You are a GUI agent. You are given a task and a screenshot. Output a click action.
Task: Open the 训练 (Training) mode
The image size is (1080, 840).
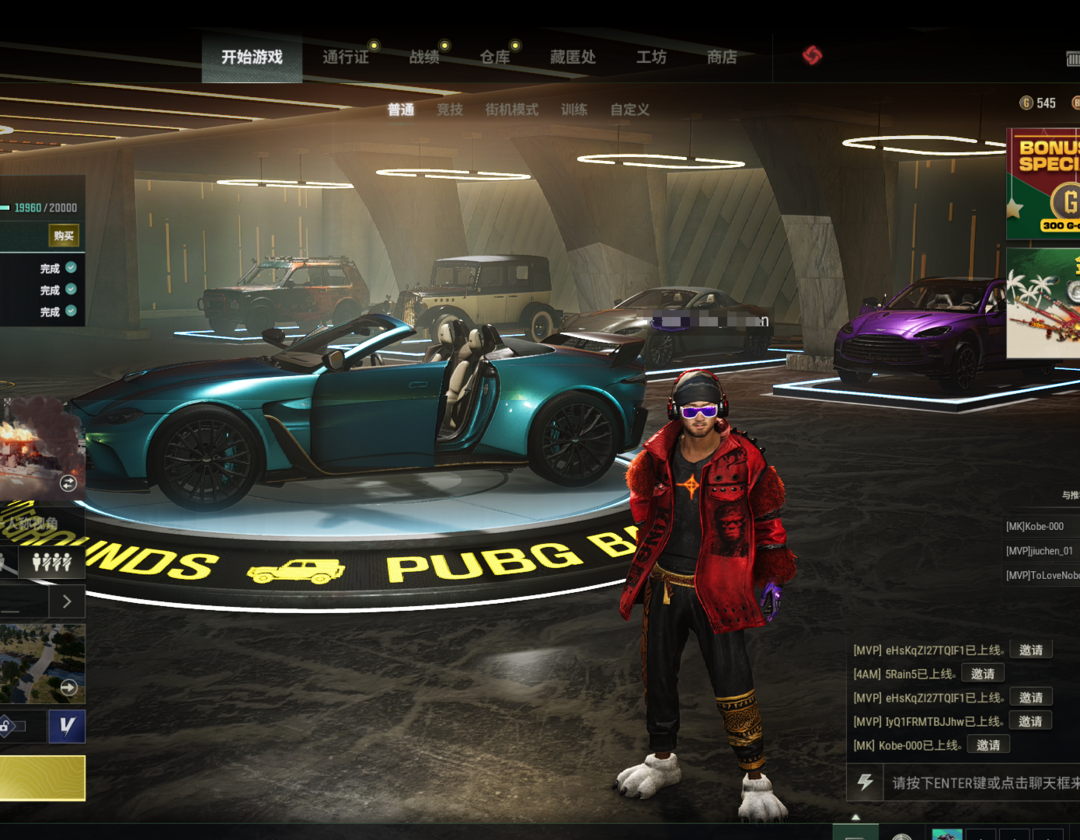[574, 110]
